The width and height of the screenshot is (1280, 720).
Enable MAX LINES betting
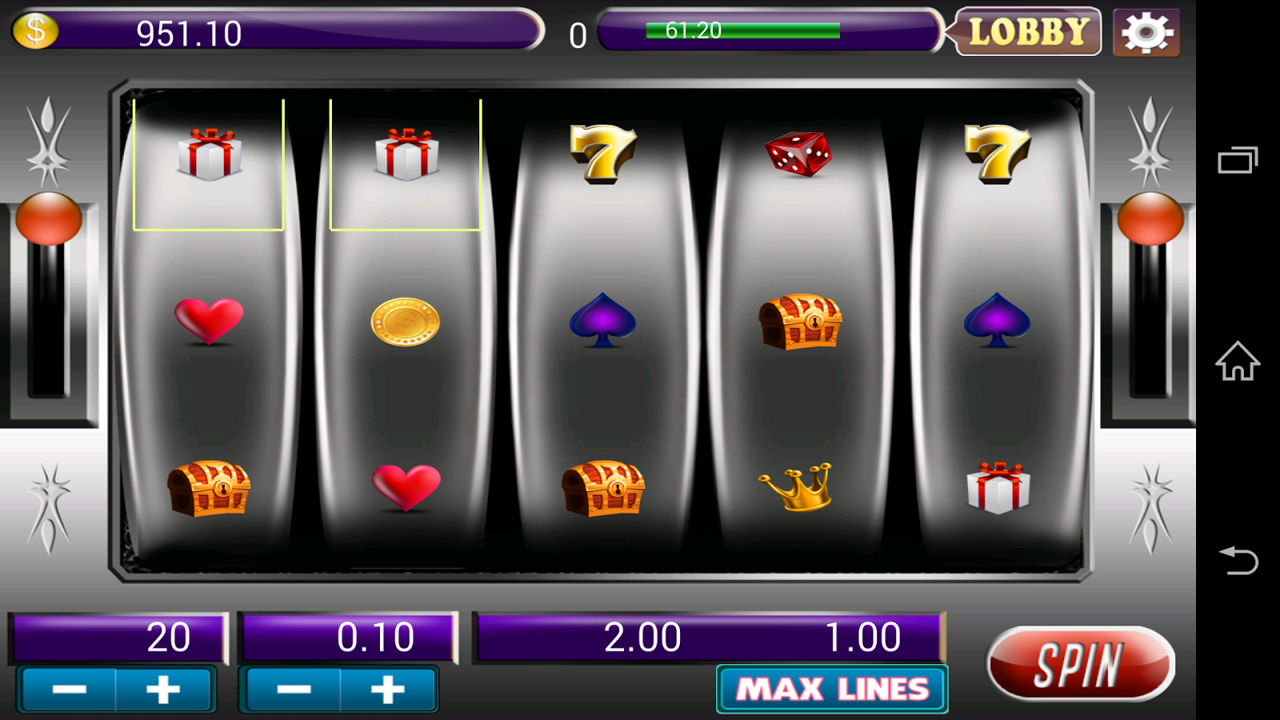(x=833, y=690)
